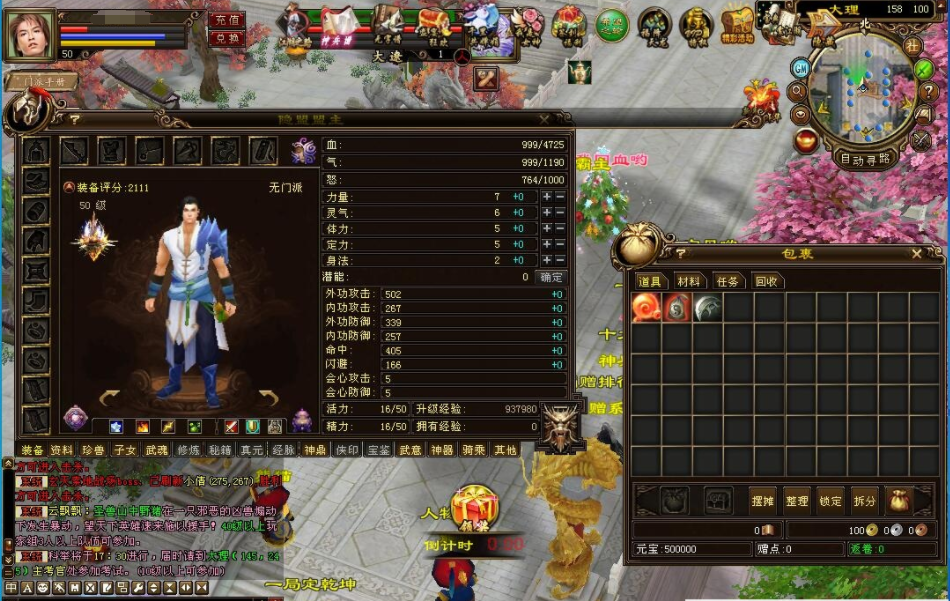The width and height of the screenshot is (950, 601).
Task: Click the 自动寻路 auto-pathfinding button
Action: coord(864,159)
